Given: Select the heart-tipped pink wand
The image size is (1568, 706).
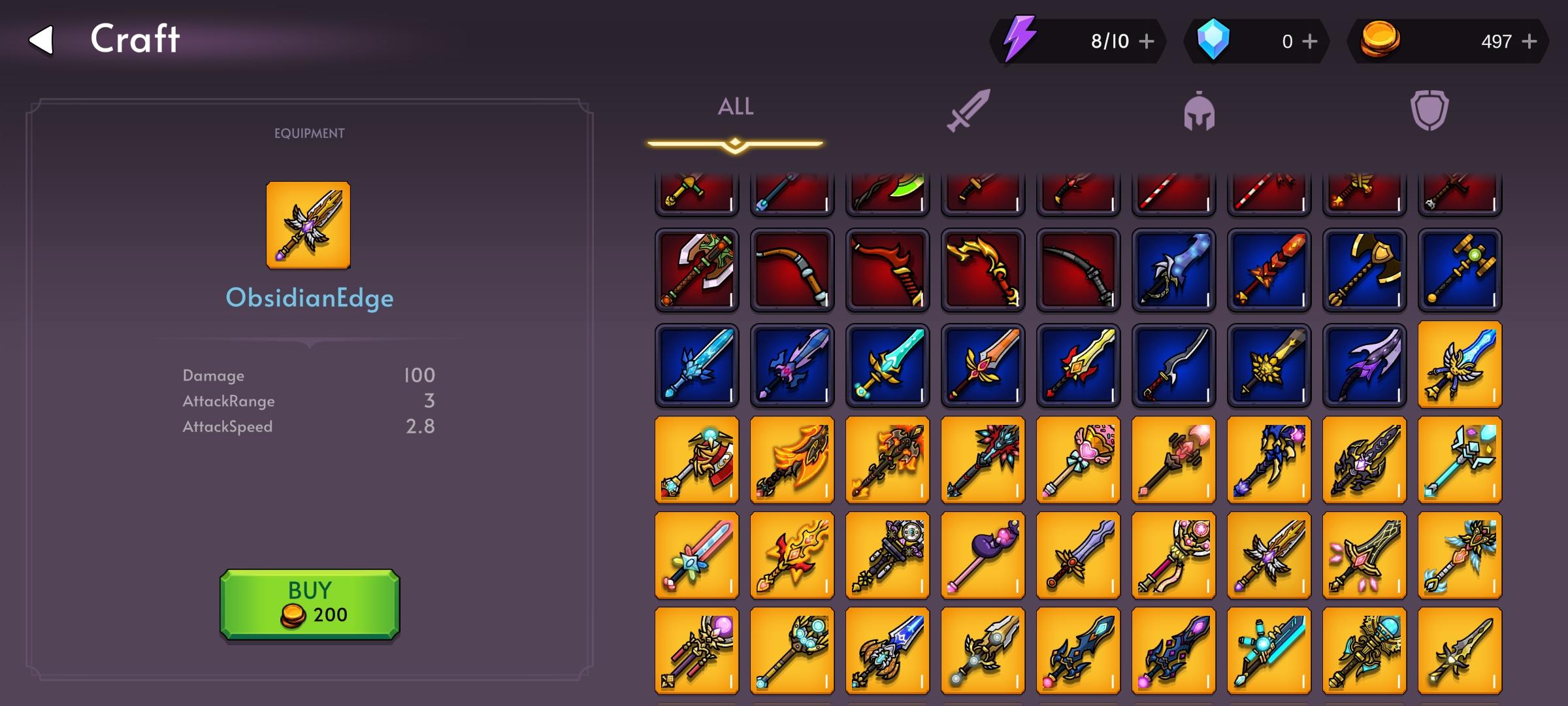Looking at the screenshot, I should (x=1078, y=461).
